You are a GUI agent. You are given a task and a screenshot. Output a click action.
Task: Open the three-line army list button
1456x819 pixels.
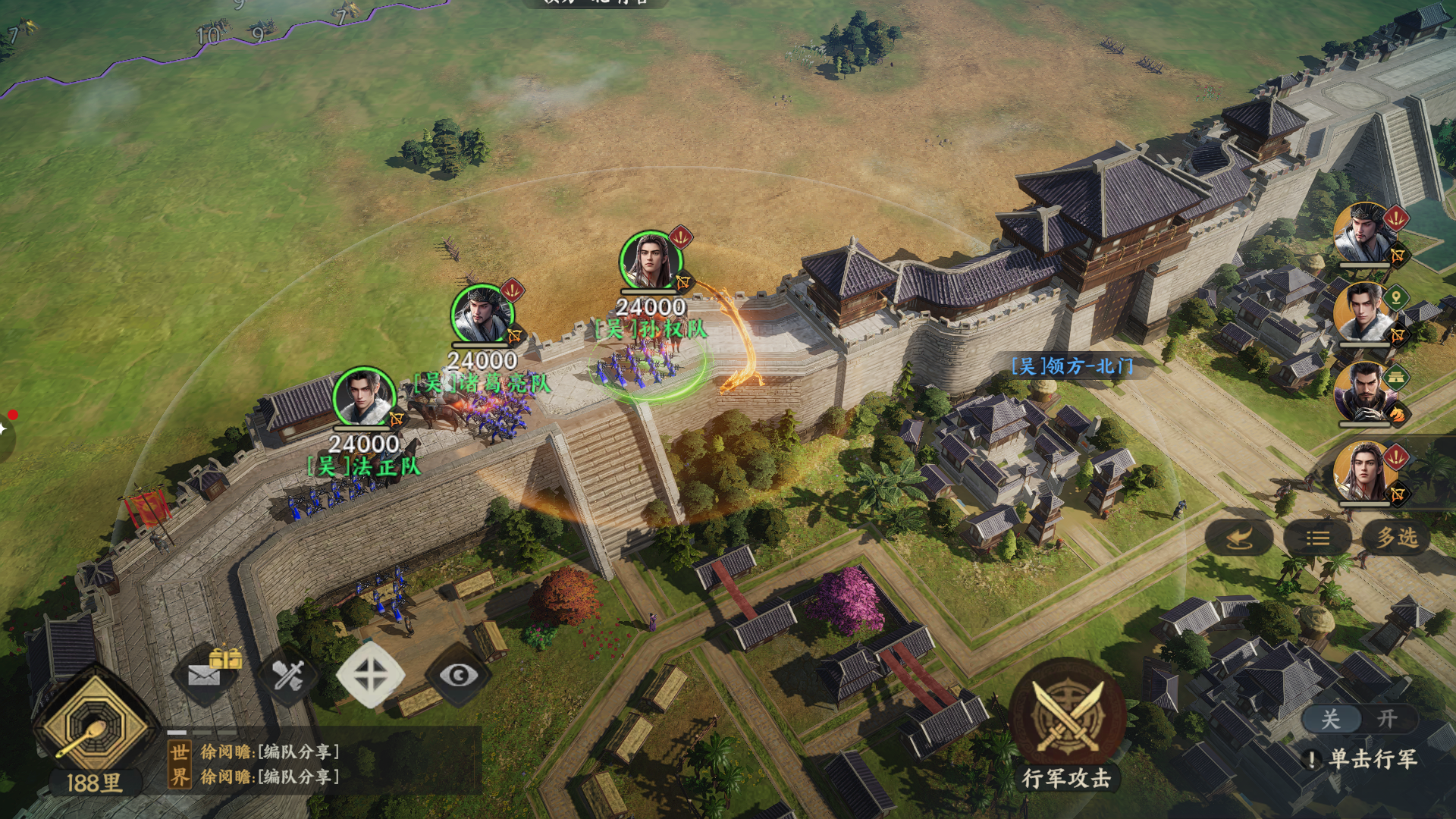point(1317,538)
